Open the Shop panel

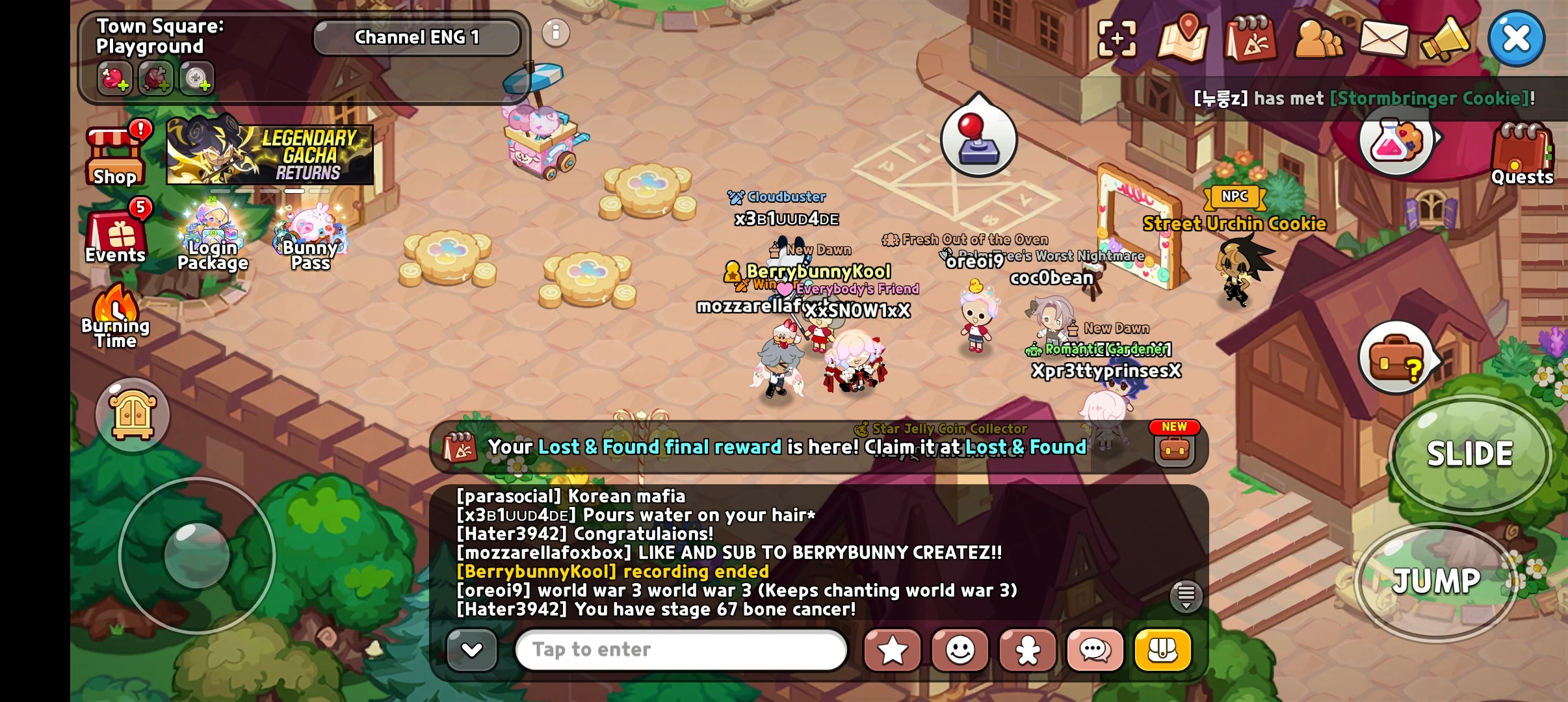tap(114, 153)
